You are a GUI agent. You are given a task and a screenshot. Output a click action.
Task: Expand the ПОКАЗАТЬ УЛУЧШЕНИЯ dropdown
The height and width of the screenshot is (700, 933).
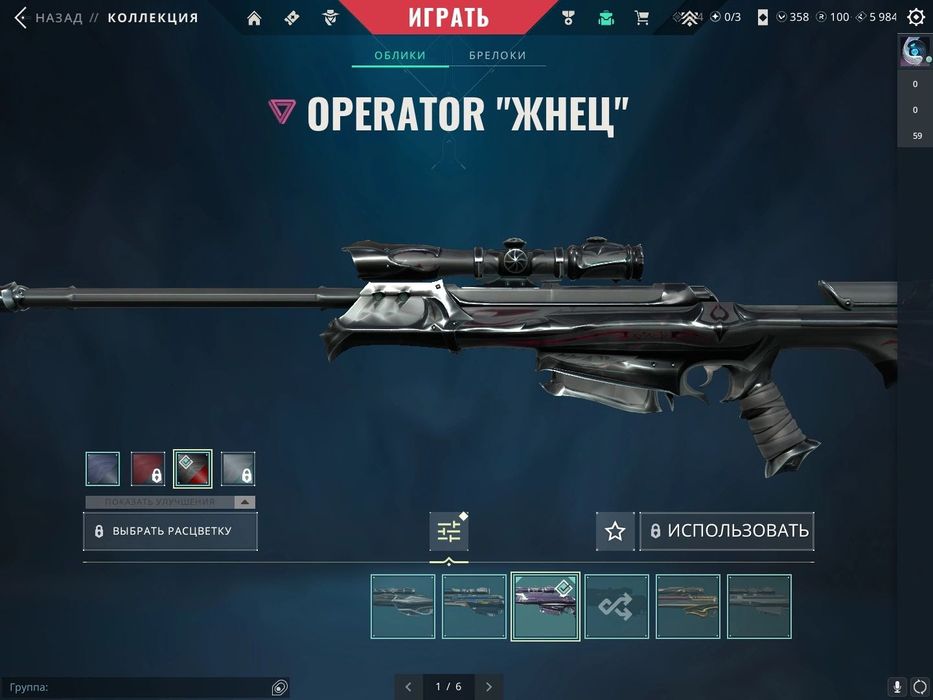click(169, 502)
